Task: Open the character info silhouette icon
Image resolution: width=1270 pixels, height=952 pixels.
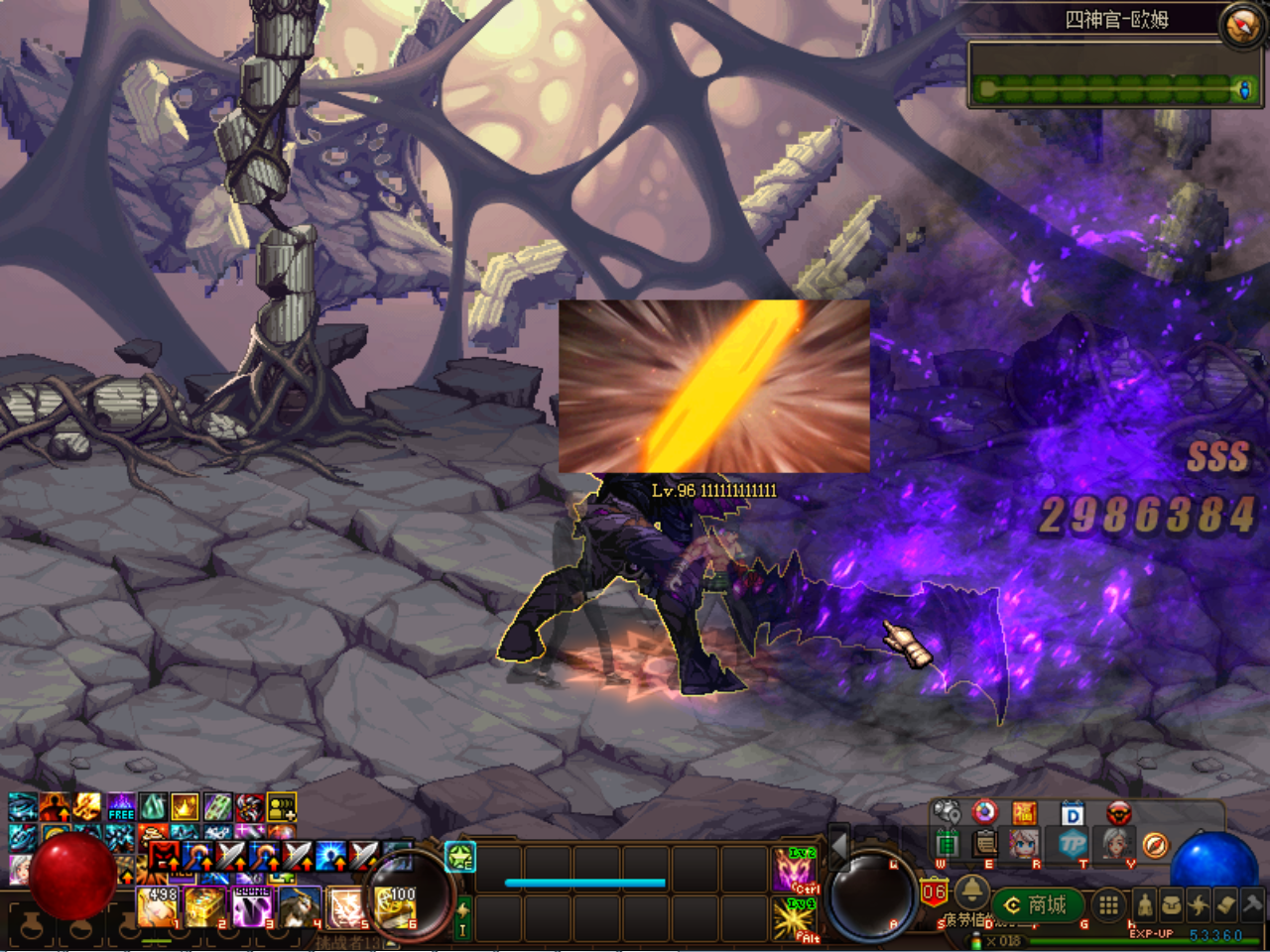Action: pos(1144,905)
